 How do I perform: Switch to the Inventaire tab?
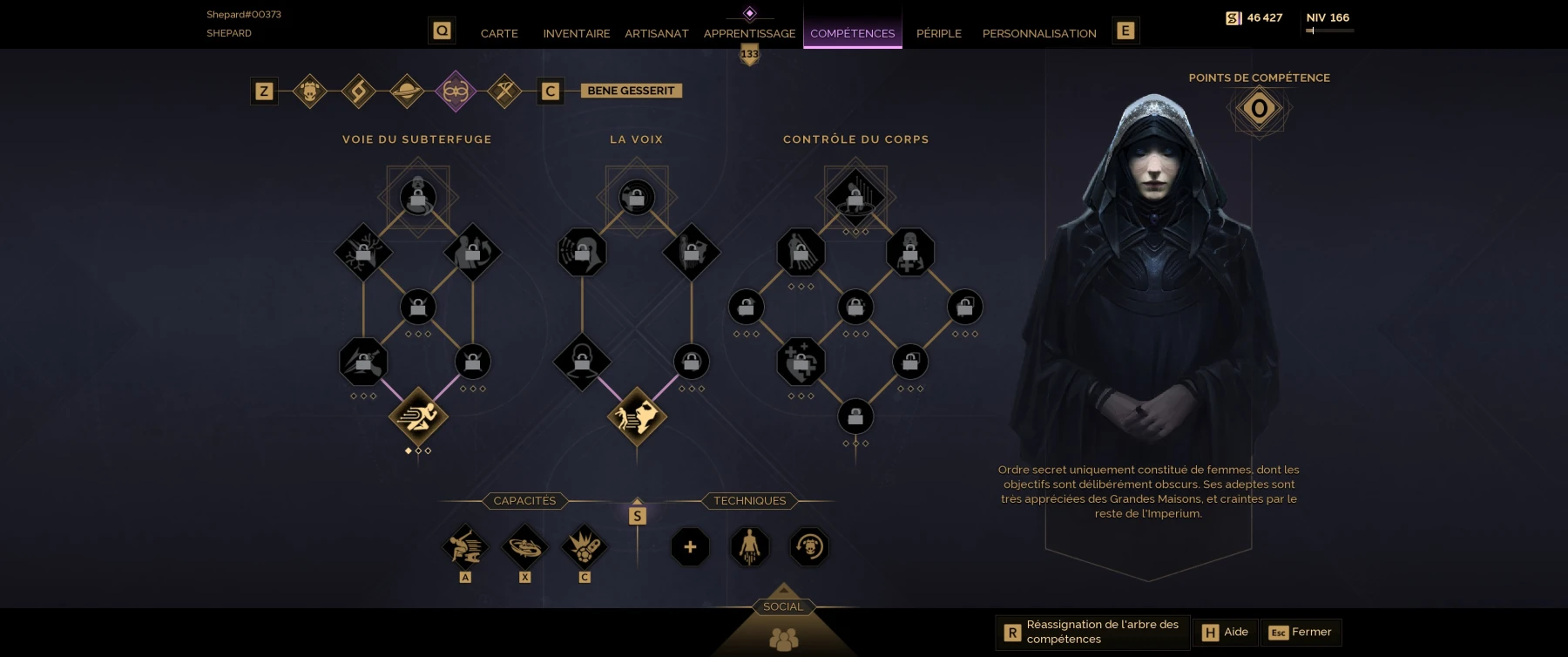pos(576,33)
